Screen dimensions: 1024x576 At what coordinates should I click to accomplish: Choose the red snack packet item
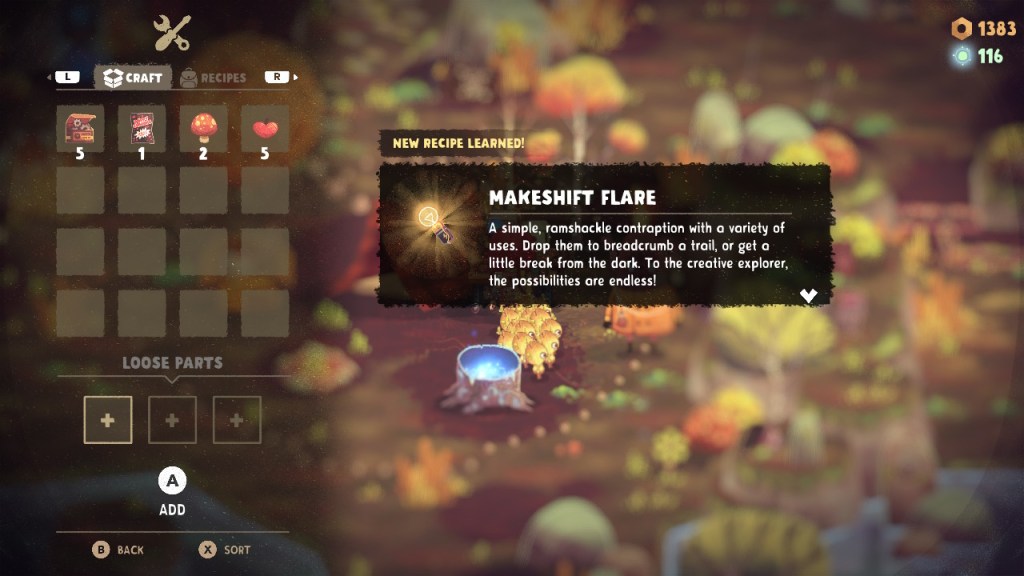[x=142, y=129]
